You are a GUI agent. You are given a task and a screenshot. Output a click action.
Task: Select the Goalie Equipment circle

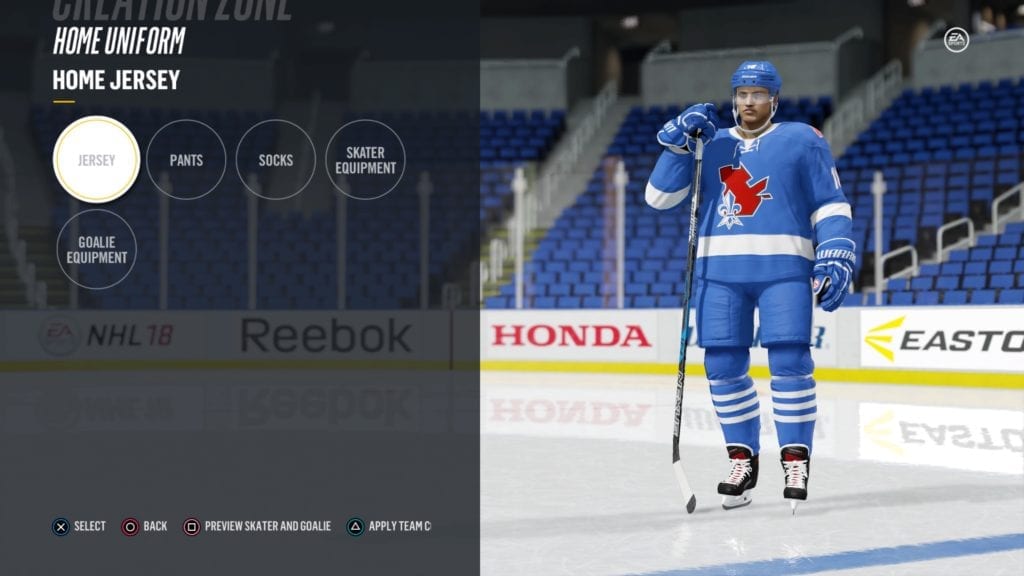pos(96,249)
